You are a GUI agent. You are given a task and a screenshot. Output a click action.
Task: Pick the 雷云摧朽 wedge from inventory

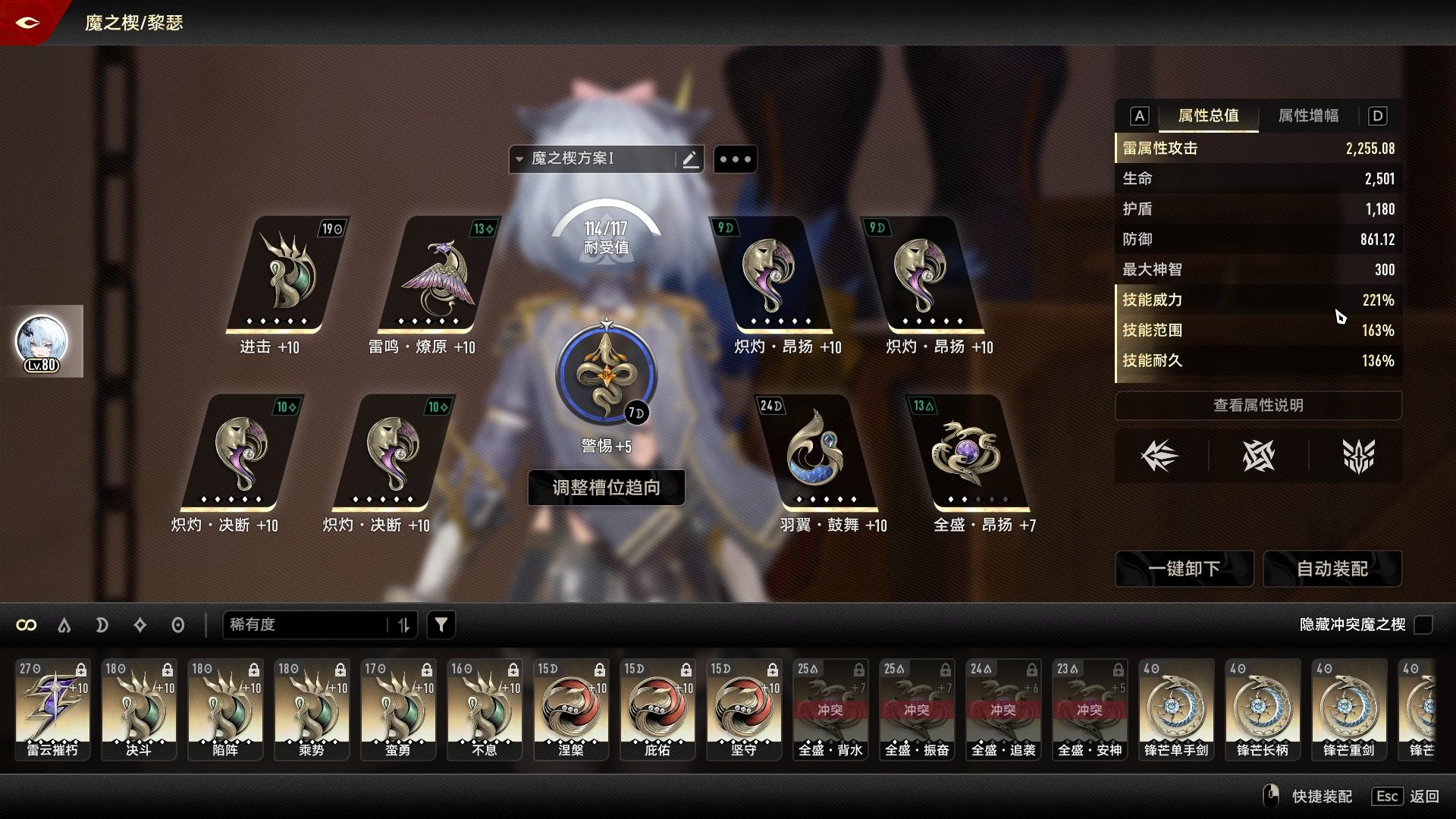coord(52,709)
